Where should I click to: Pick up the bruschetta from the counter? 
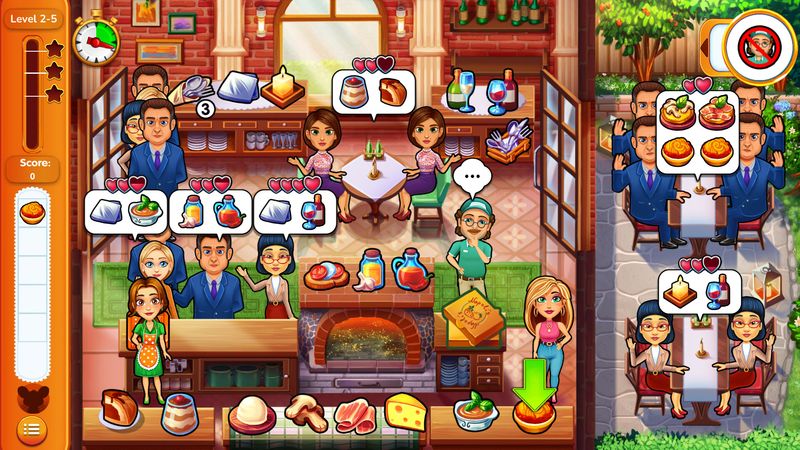326,272
